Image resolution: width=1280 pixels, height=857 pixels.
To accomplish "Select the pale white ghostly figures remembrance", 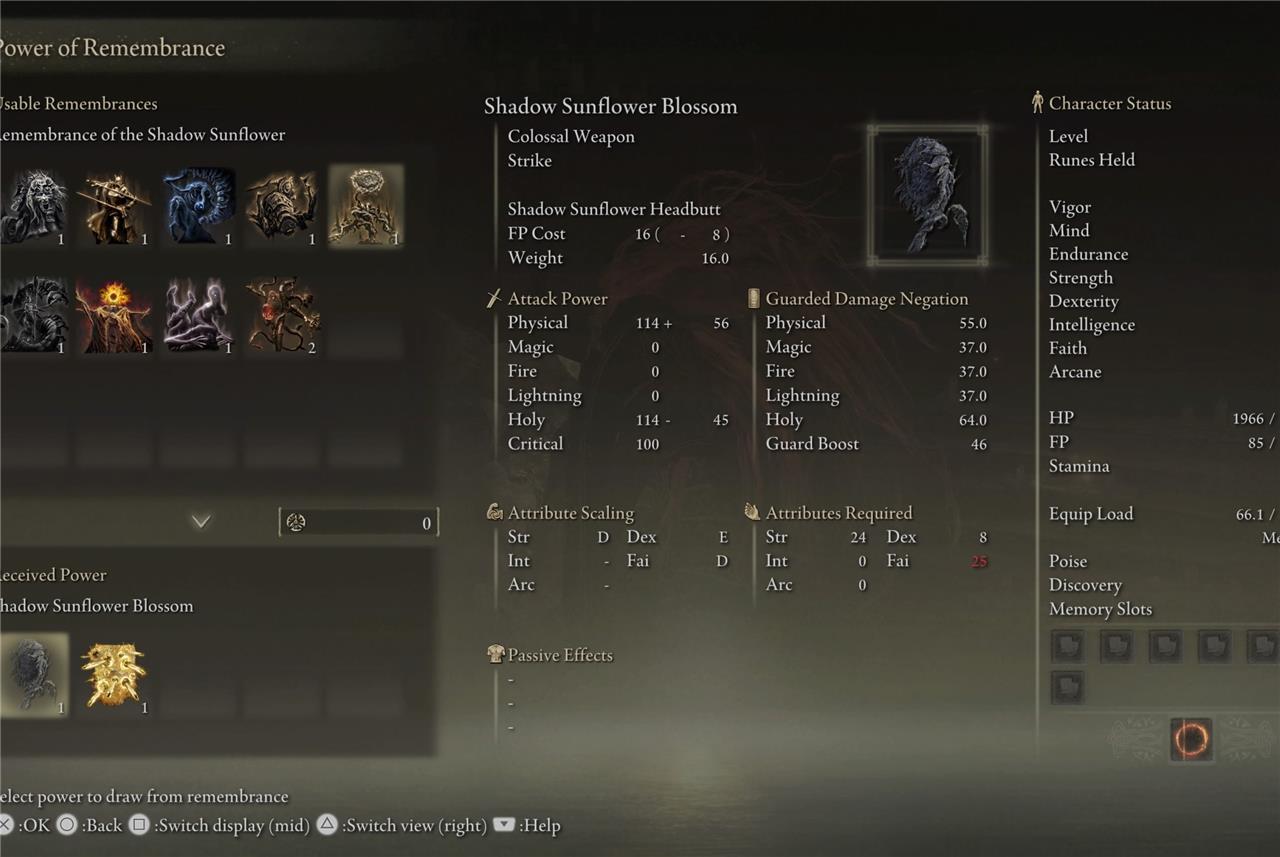I will 200,315.
